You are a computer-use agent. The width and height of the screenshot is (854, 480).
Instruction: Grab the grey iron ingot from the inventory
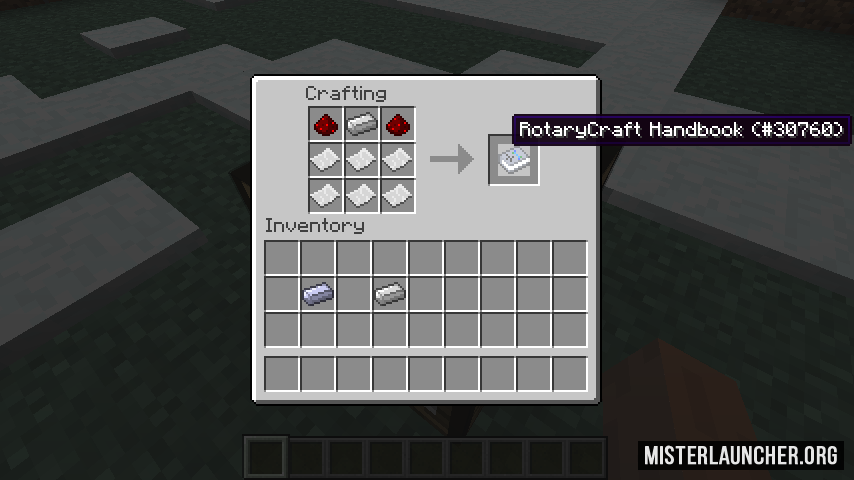[389, 293]
